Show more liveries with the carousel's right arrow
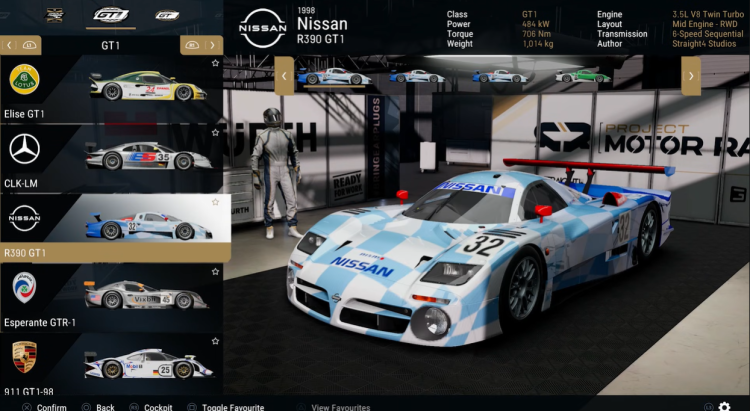 690,75
